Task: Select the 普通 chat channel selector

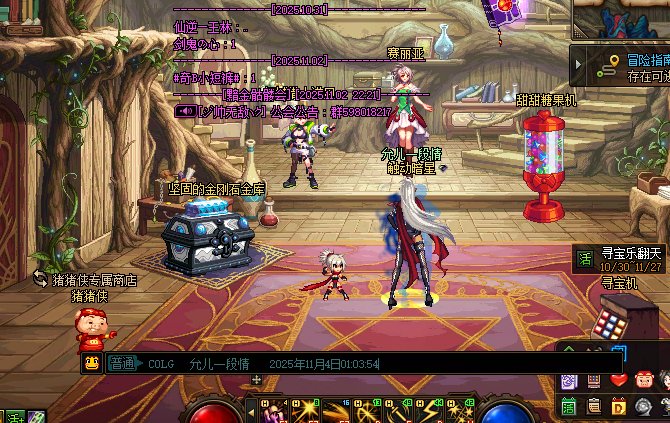Action: [122, 364]
